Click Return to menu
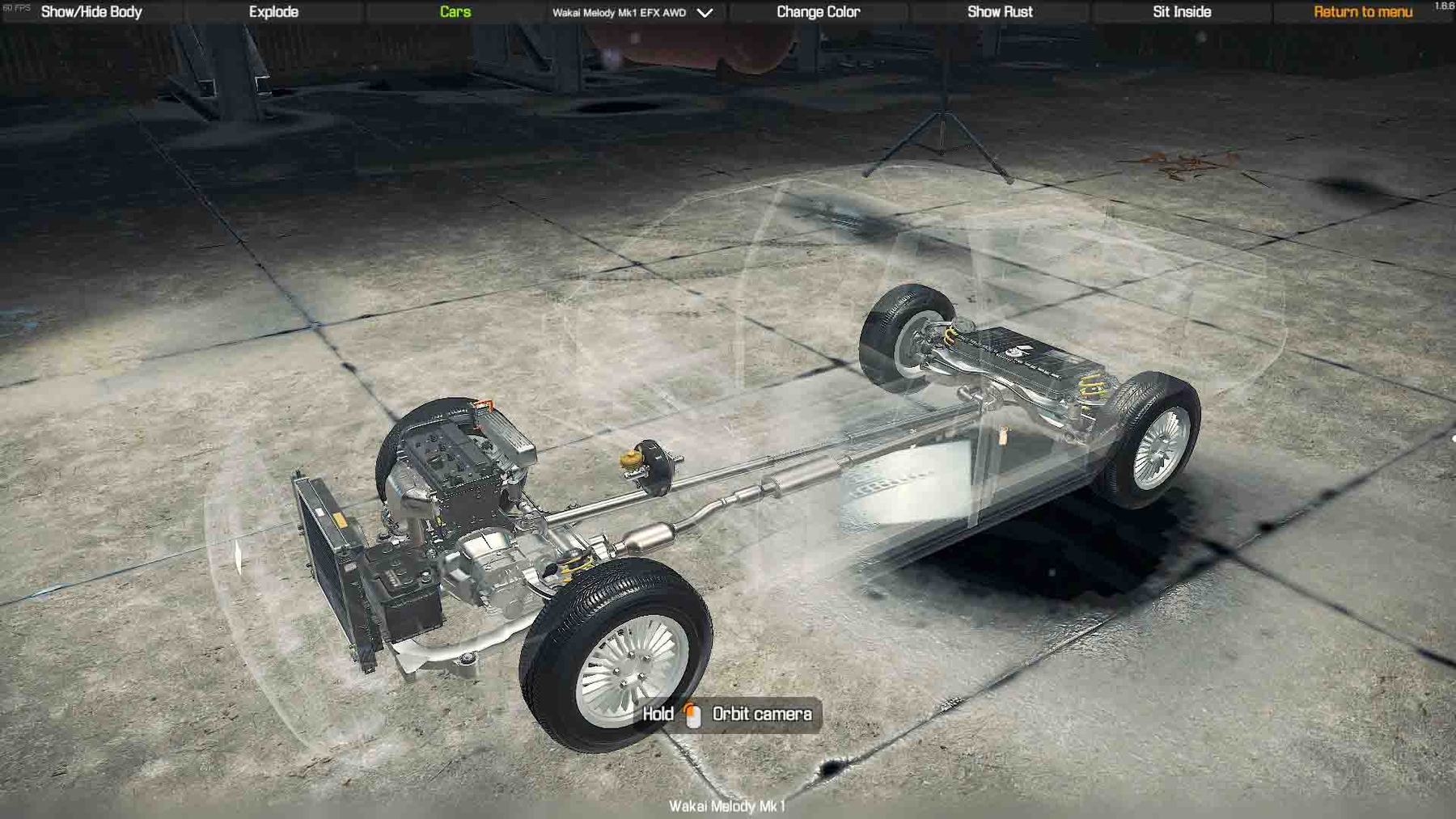Screen dimensions: 1456x819 click(1363, 12)
